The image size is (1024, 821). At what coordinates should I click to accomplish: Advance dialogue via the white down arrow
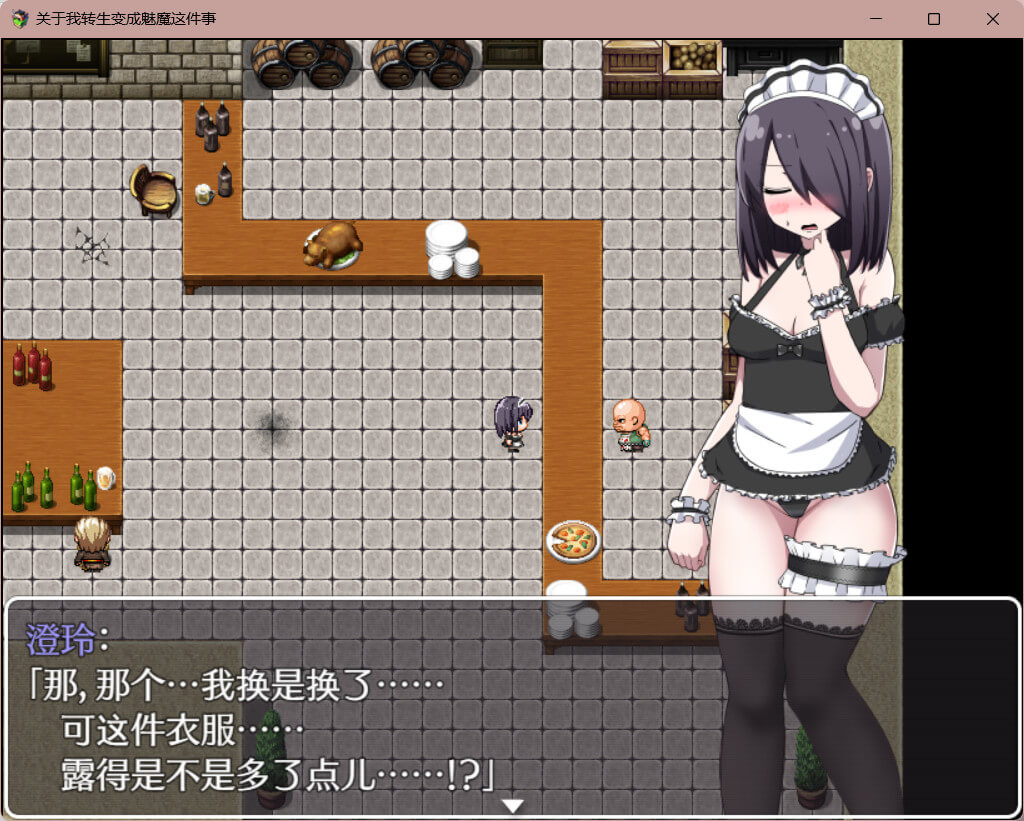click(512, 805)
